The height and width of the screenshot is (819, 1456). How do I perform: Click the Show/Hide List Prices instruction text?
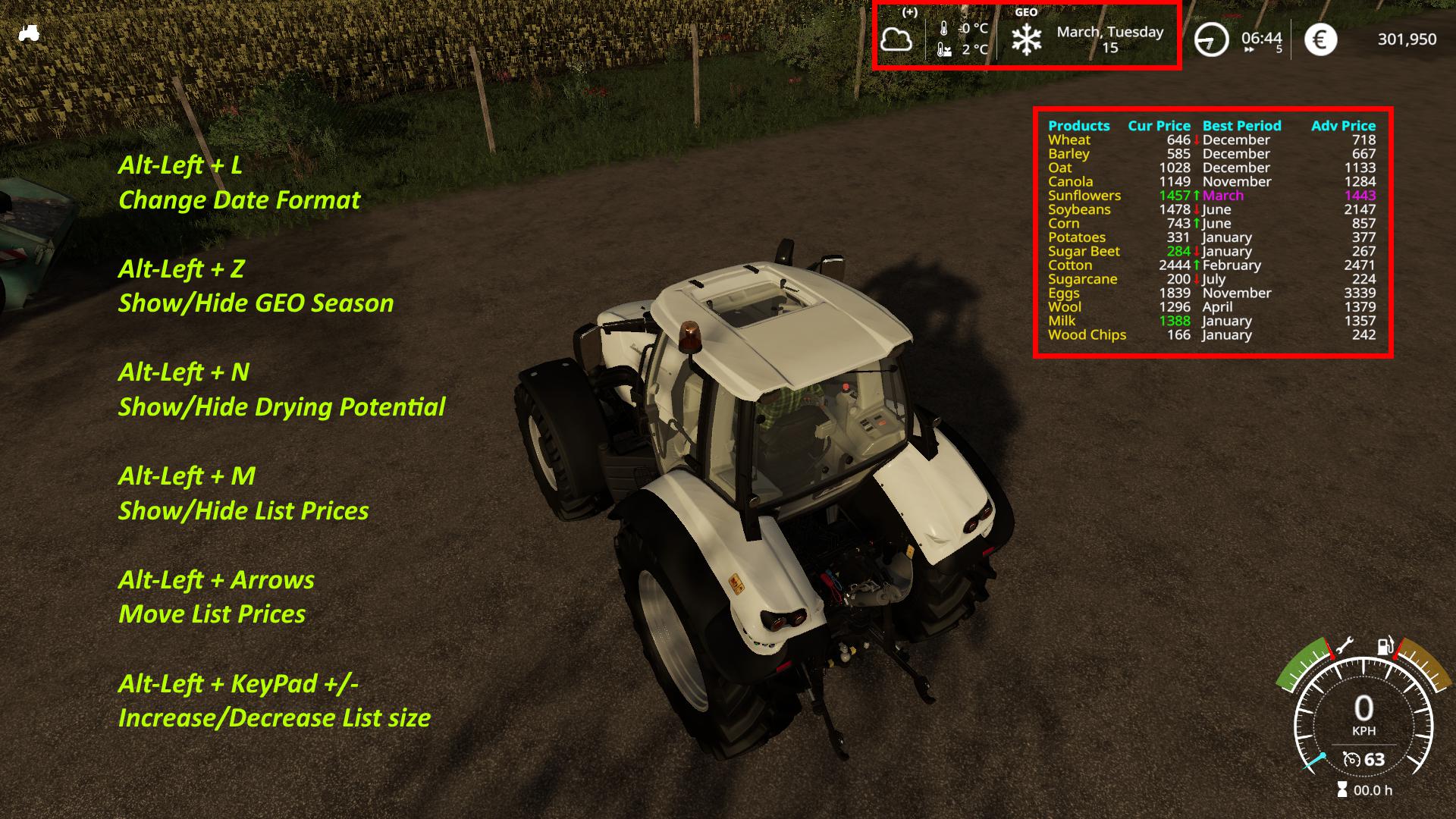pos(244,510)
